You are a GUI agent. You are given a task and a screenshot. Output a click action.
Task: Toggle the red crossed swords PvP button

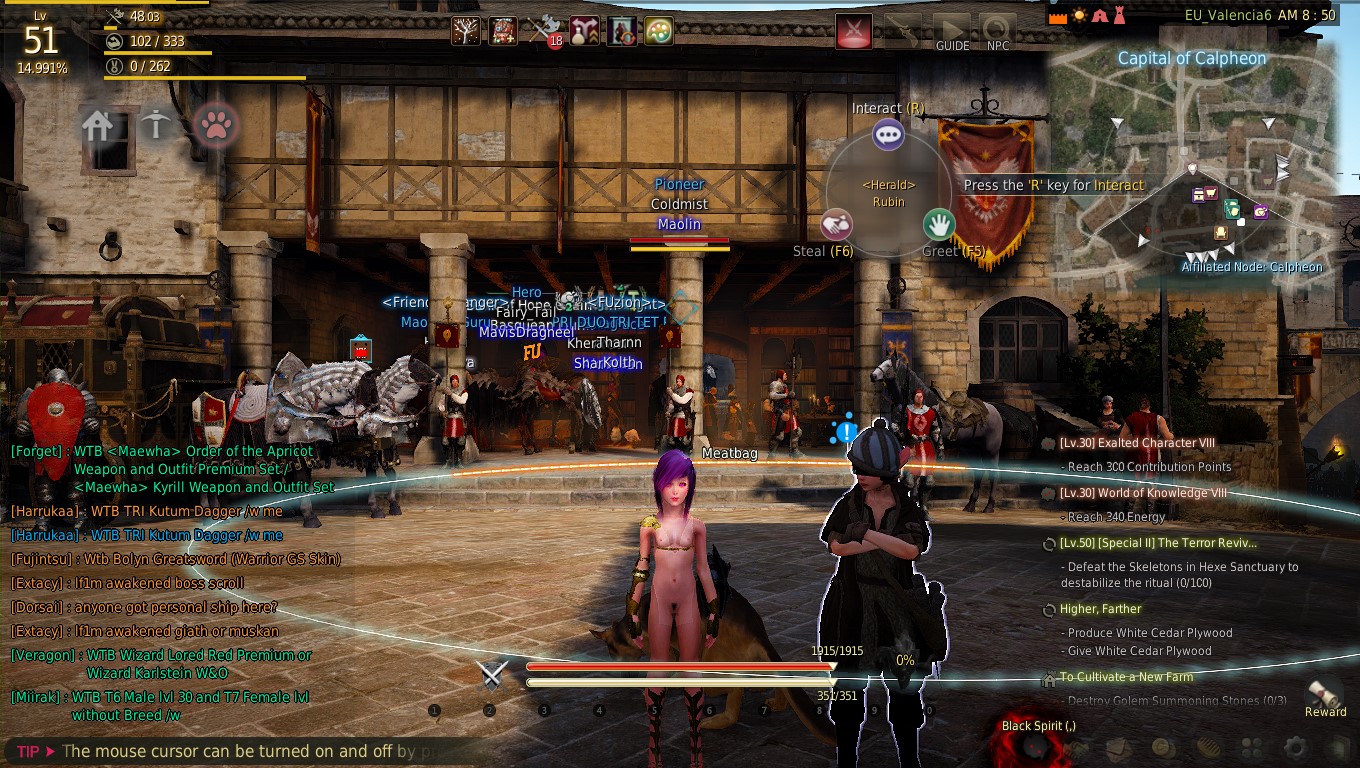point(853,31)
